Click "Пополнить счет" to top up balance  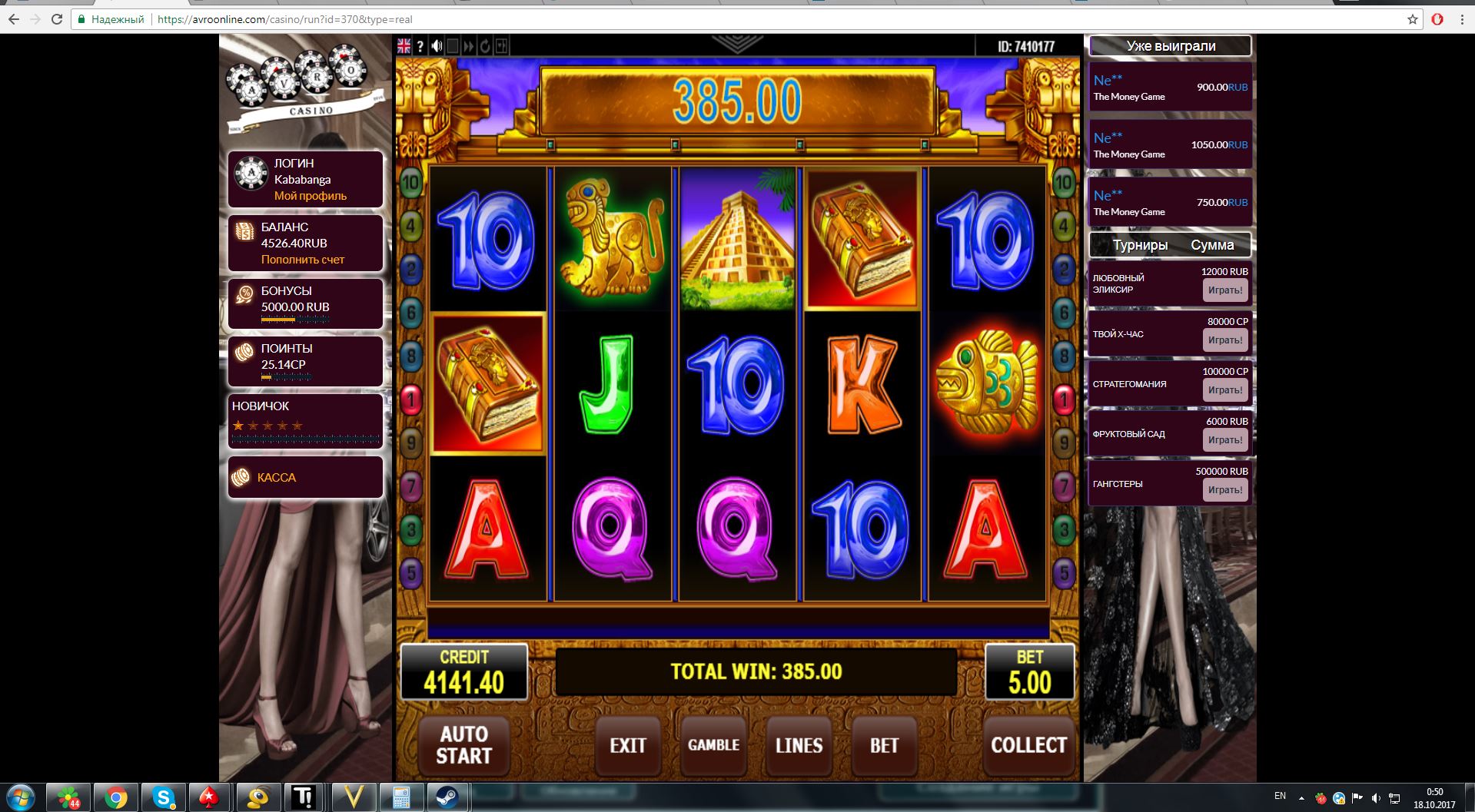(x=302, y=260)
